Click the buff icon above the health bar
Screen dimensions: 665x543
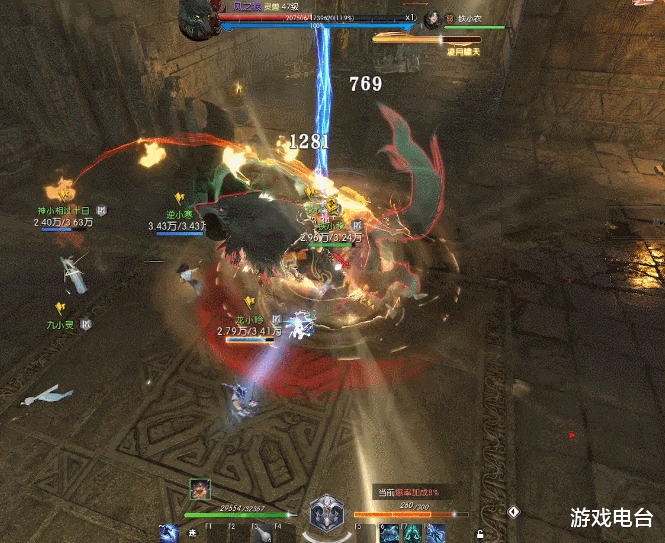(x=200, y=489)
